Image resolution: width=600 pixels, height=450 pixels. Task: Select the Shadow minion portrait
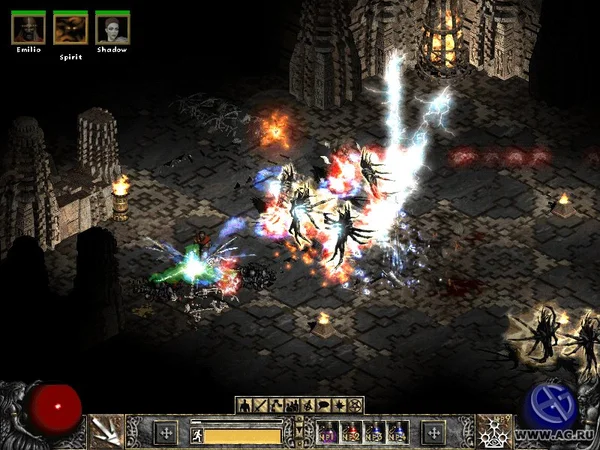pos(111,27)
